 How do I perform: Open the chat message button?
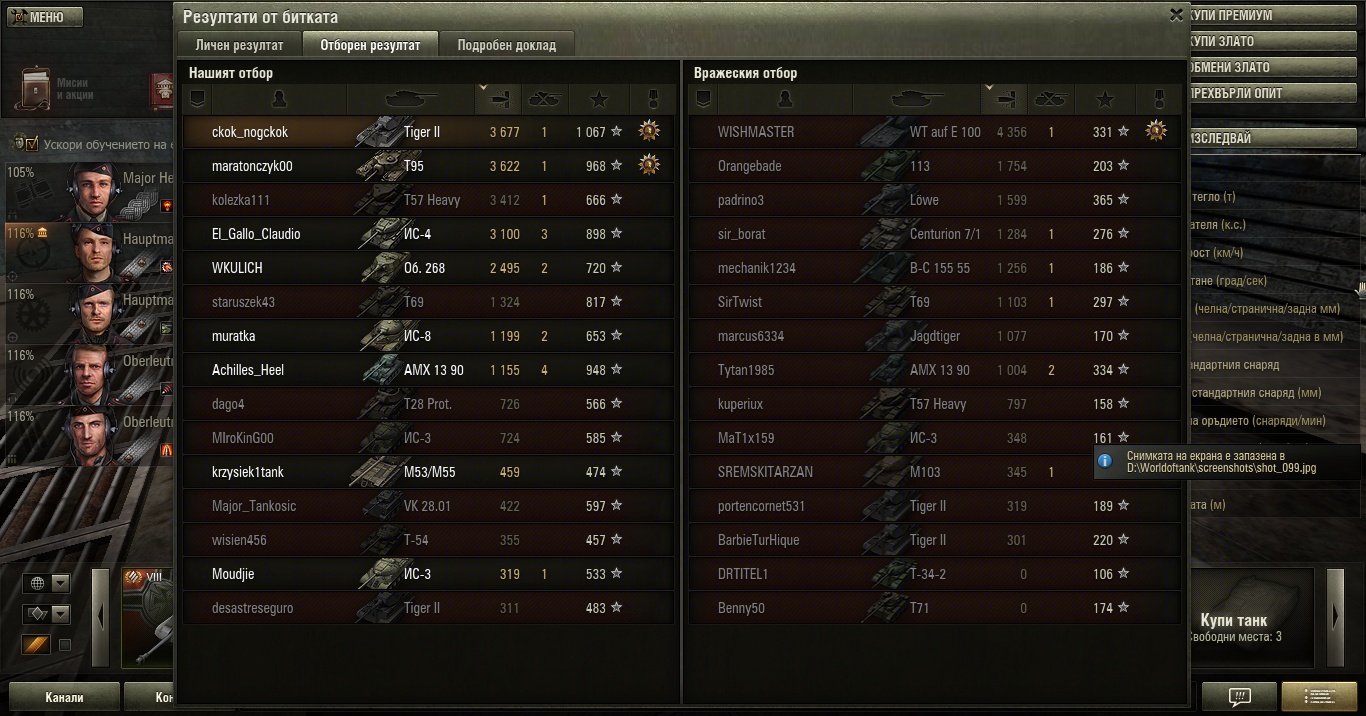click(x=1239, y=696)
